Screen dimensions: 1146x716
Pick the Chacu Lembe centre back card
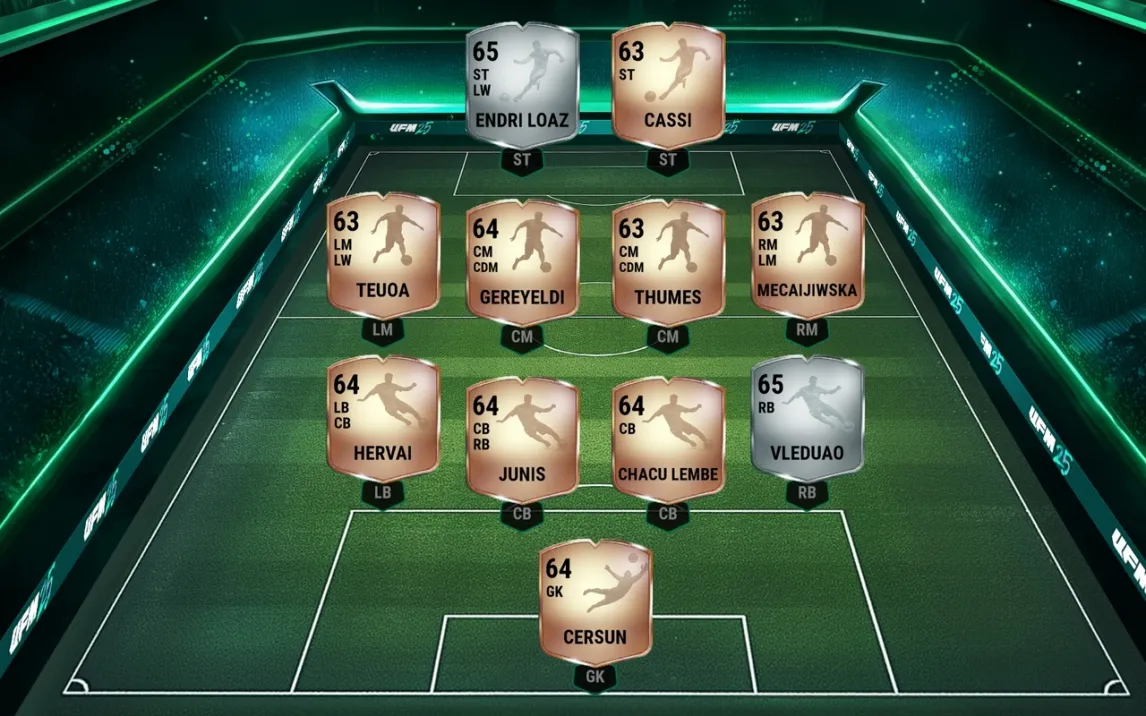(668, 435)
